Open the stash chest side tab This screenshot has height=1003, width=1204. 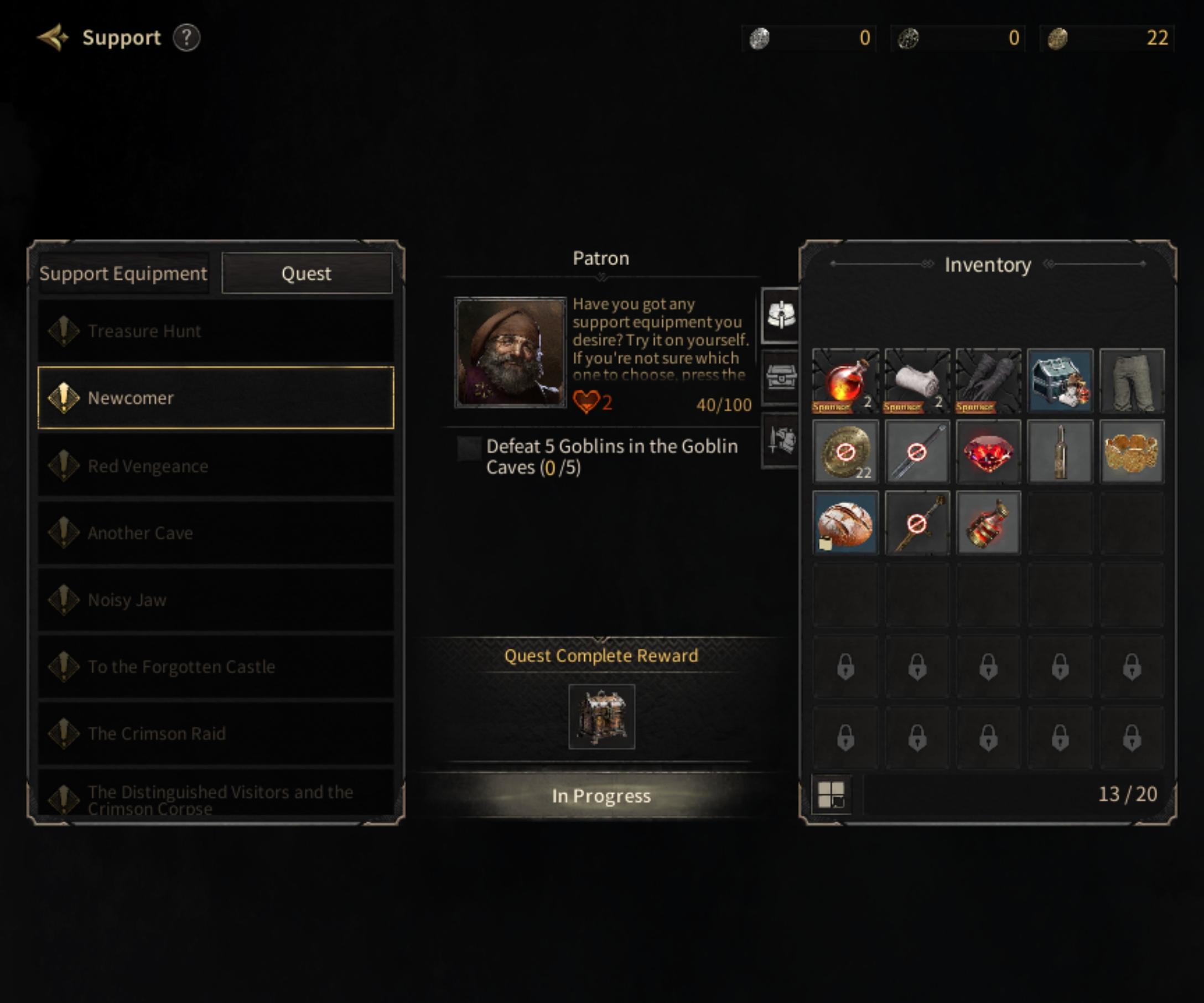pos(780,378)
